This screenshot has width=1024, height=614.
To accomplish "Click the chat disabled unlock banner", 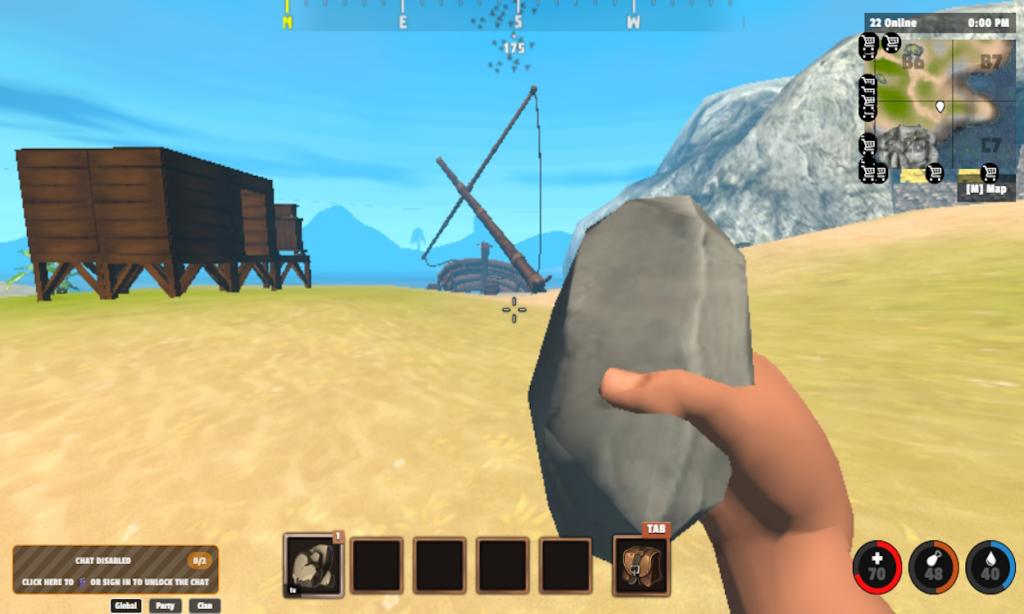I will [115, 570].
